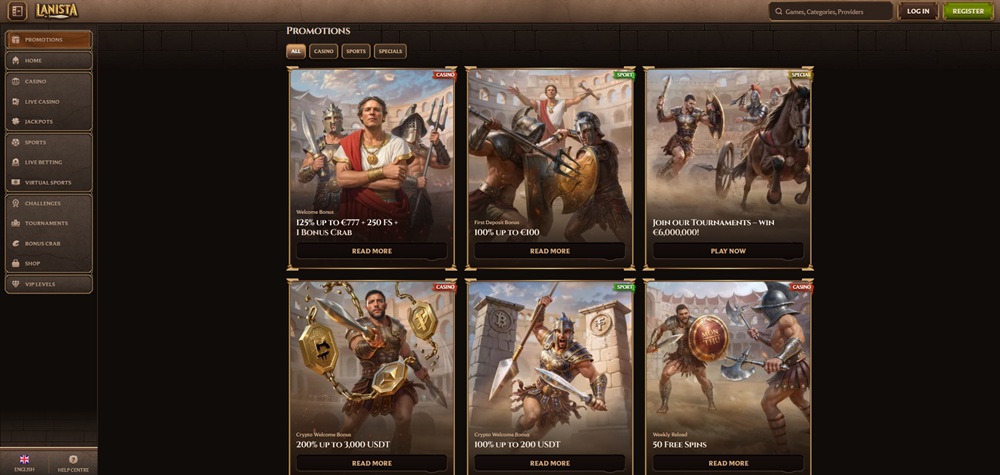Open Live Betting from sidebar
Viewport: 1000px width, 475px height.
pos(48,162)
